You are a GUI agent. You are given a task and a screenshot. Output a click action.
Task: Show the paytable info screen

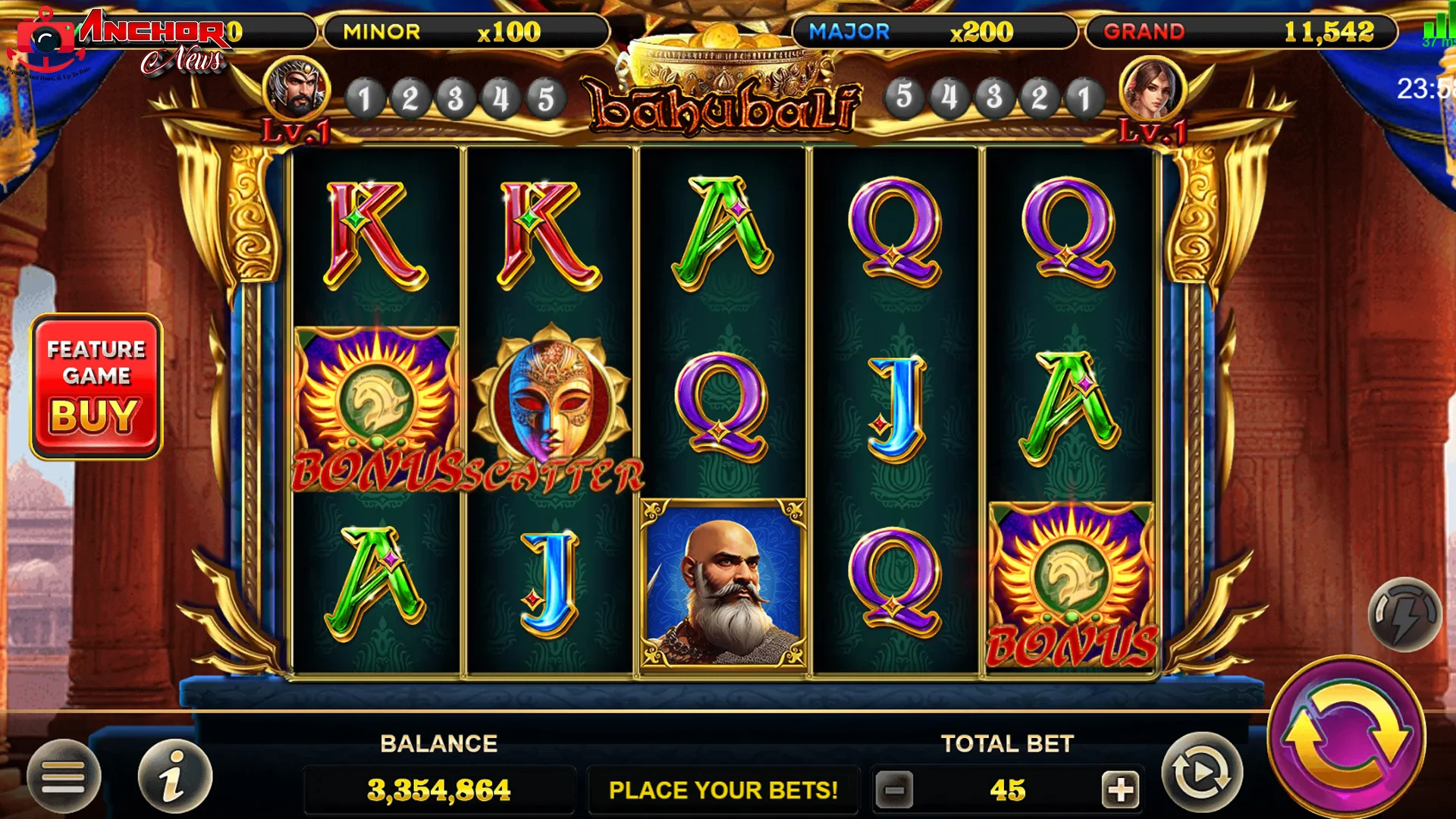(174, 777)
